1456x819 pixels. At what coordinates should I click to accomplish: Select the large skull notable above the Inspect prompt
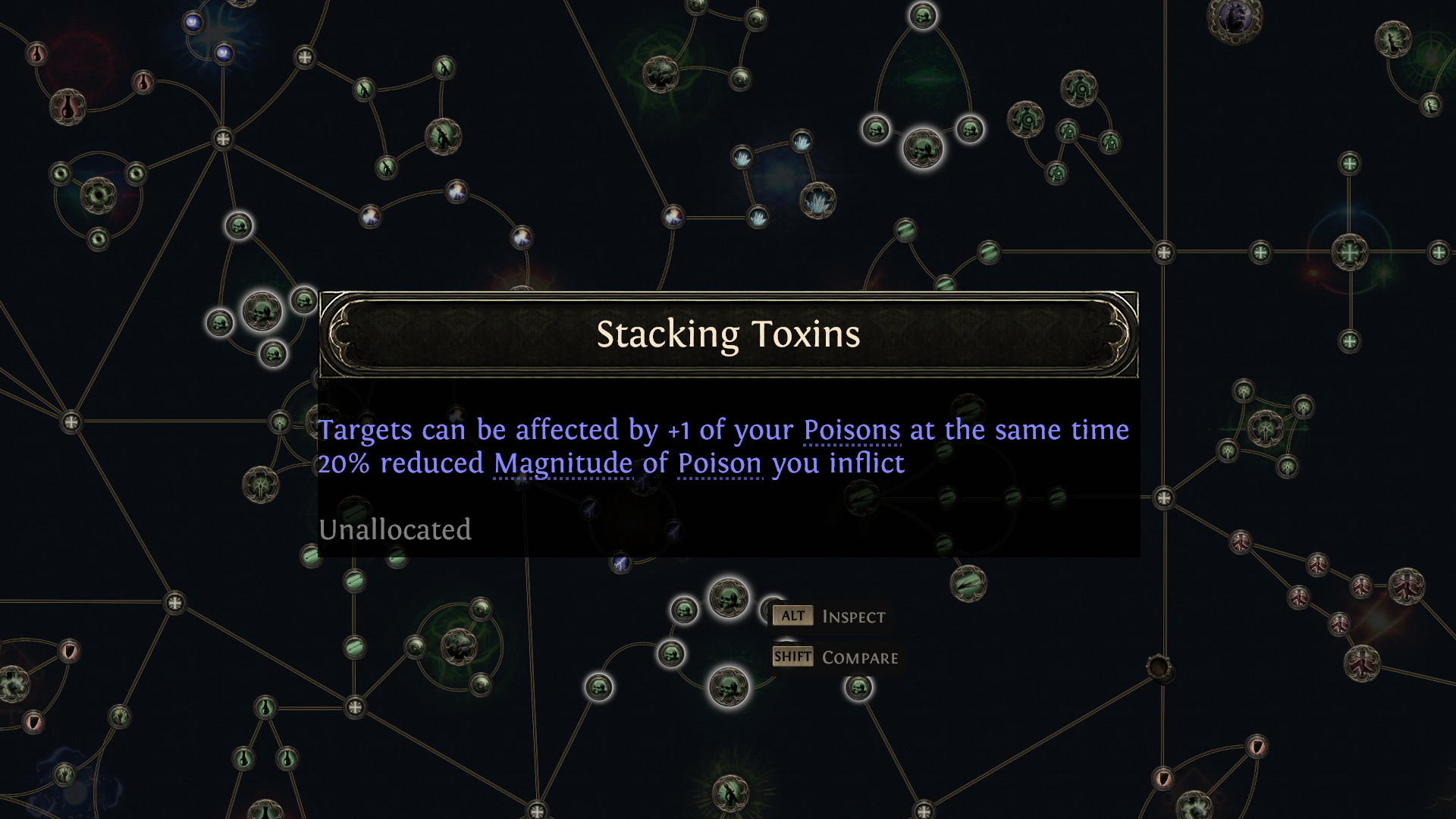pos(726,599)
